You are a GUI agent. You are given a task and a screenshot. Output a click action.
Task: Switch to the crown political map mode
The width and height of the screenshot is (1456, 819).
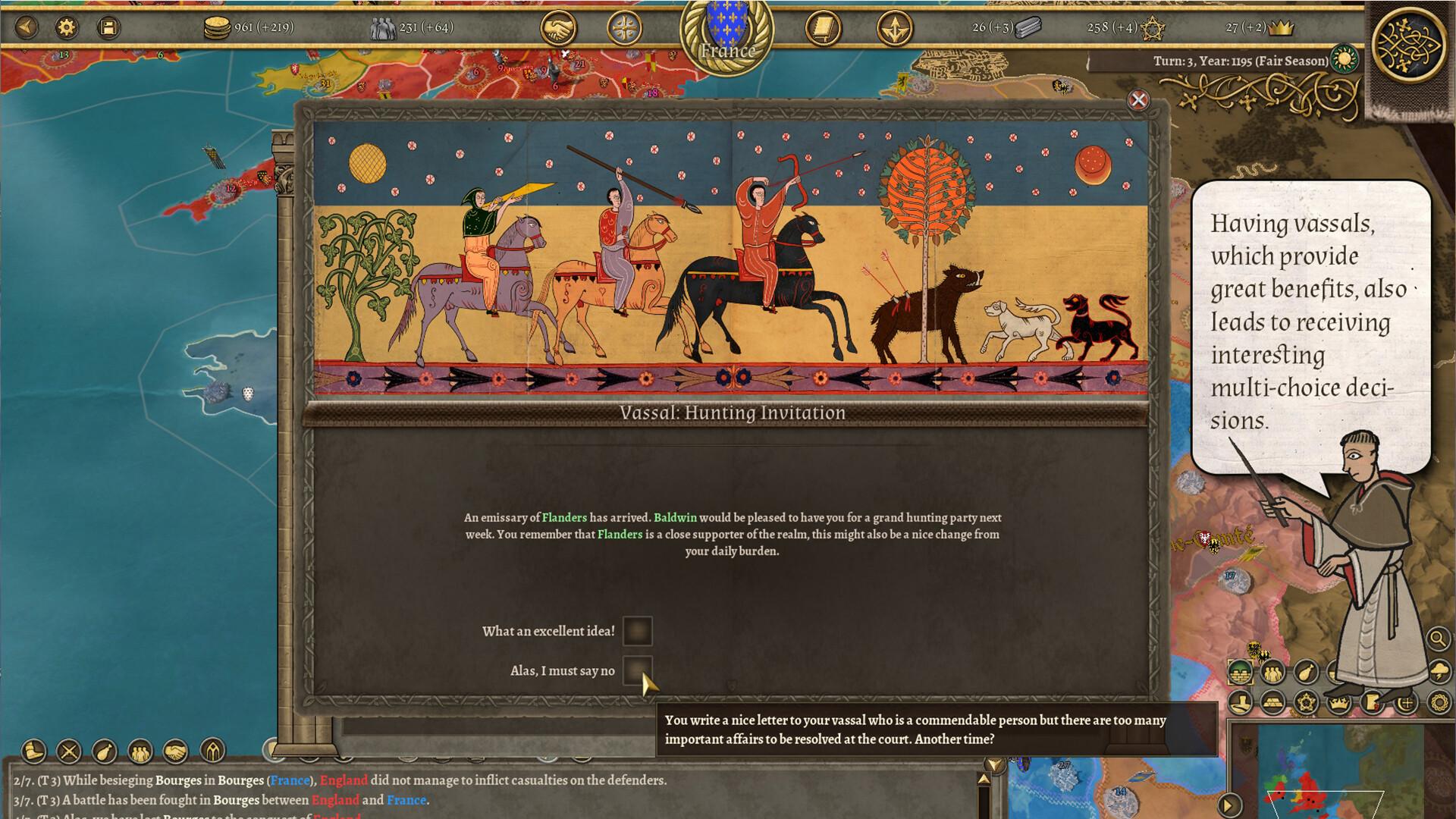[x=1338, y=702]
